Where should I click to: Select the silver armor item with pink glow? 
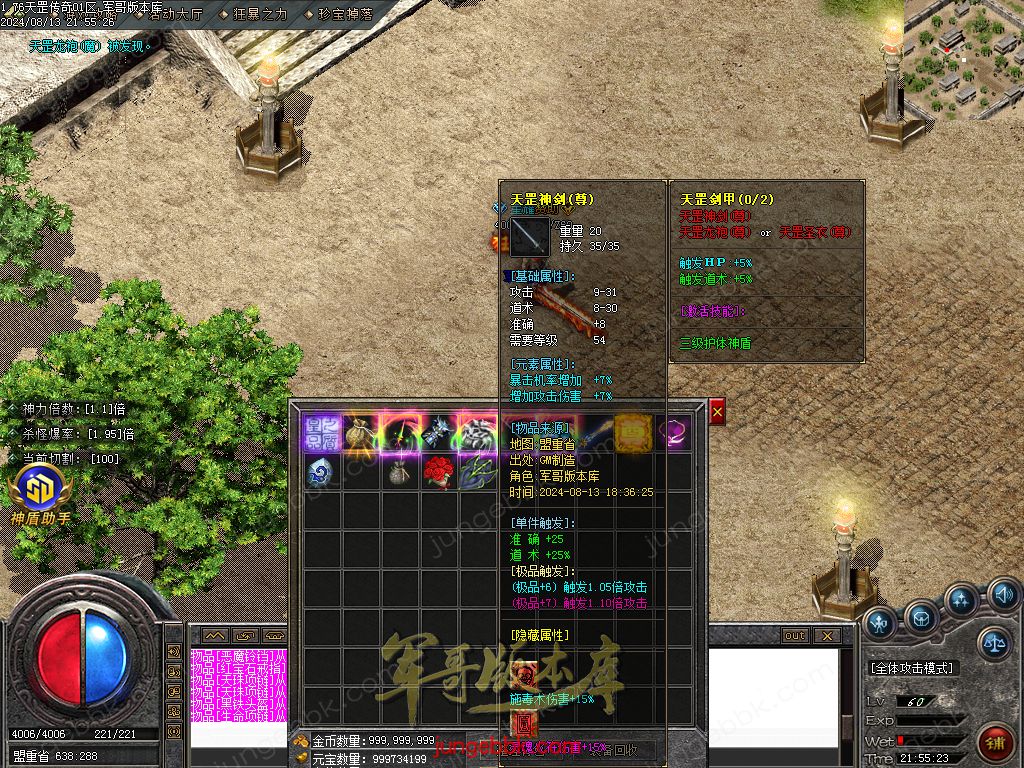[x=476, y=432]
